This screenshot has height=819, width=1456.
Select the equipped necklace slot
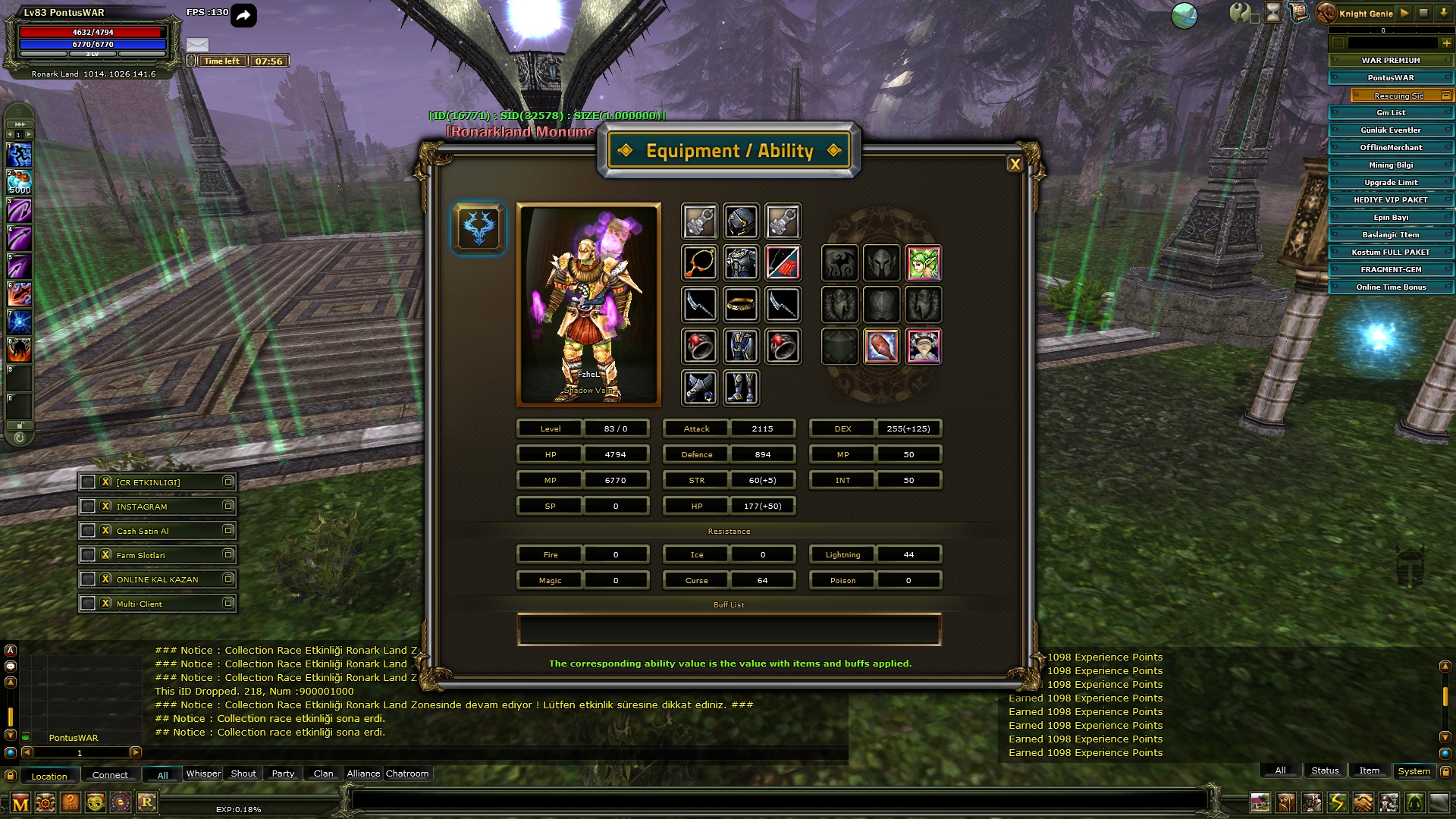pyautogui.click(x=699, y=263)
